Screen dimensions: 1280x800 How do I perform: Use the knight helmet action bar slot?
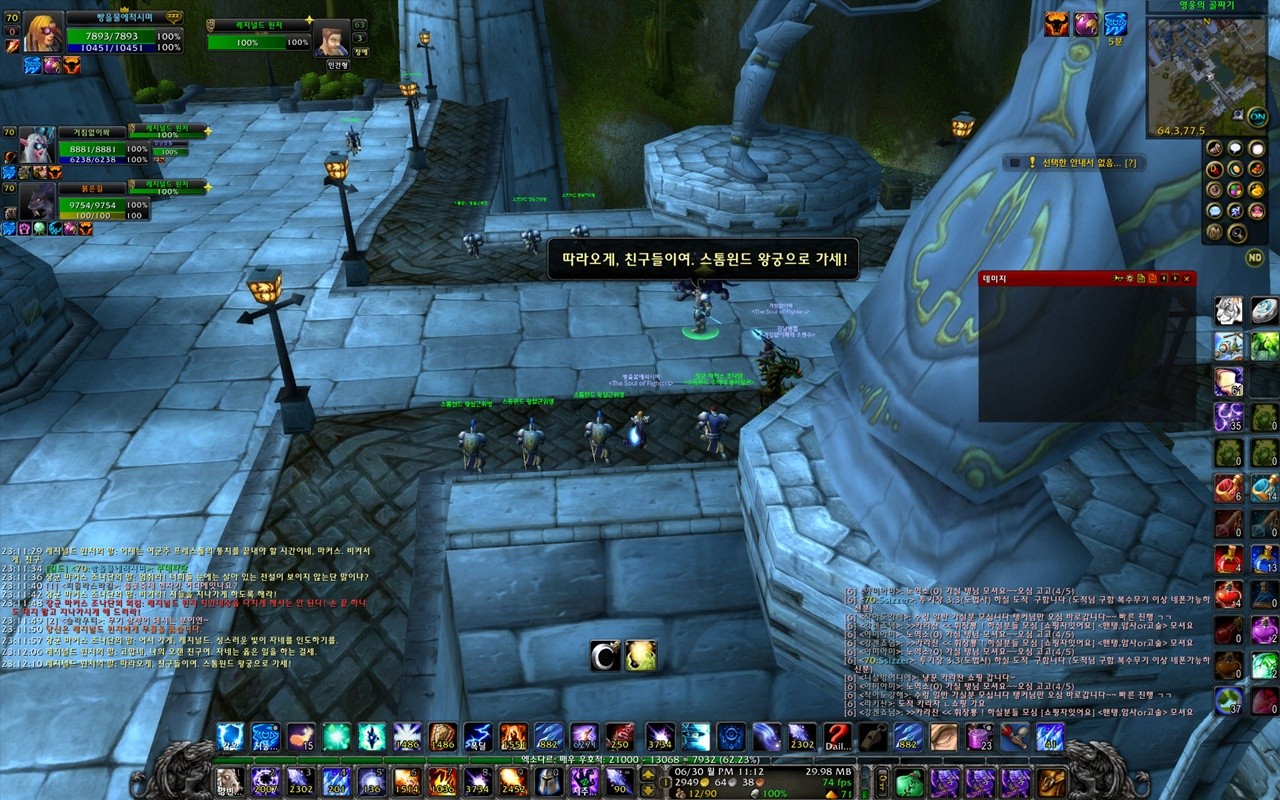click(x=548, y=780)
